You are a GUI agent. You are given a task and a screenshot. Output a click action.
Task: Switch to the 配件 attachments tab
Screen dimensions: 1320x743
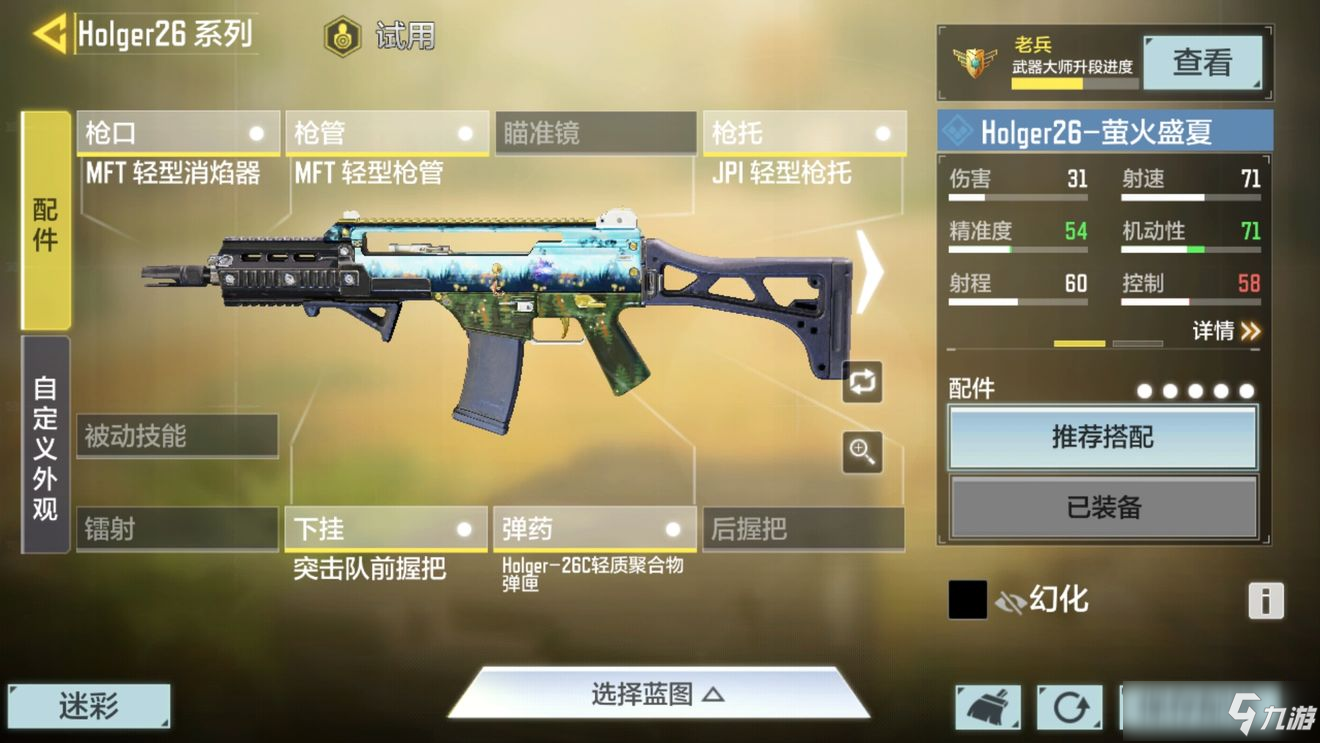pyautogui.click(x=46, y=221)
